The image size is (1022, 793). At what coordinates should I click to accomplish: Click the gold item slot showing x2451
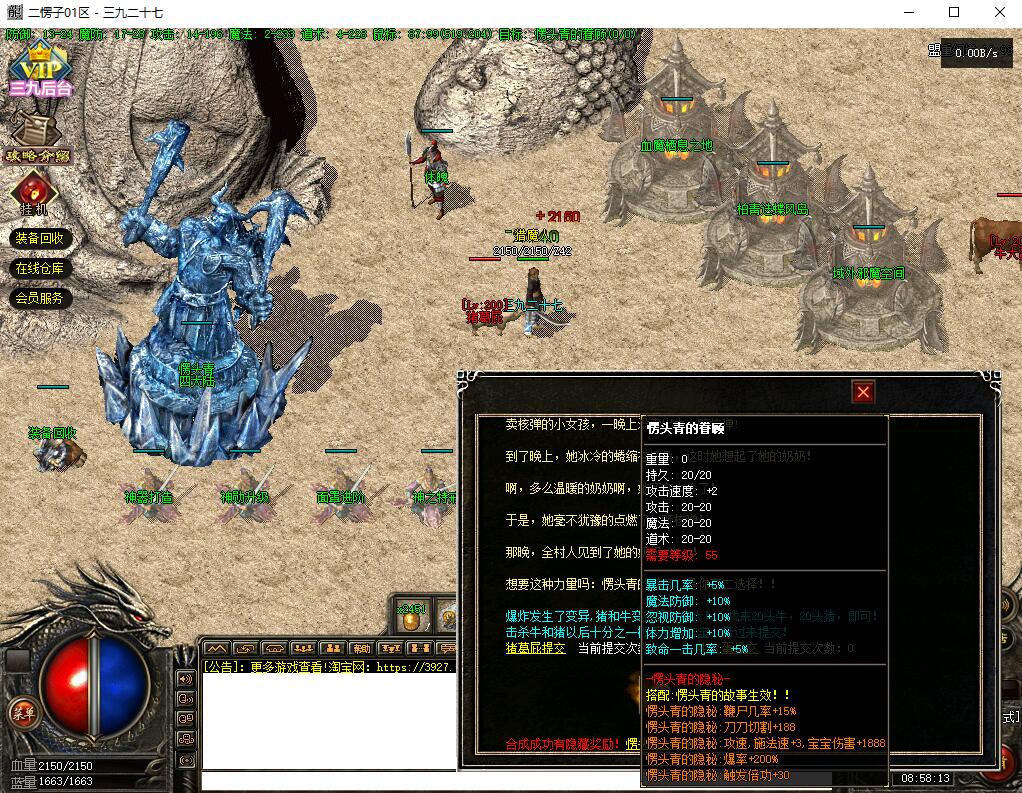[411, 618]
